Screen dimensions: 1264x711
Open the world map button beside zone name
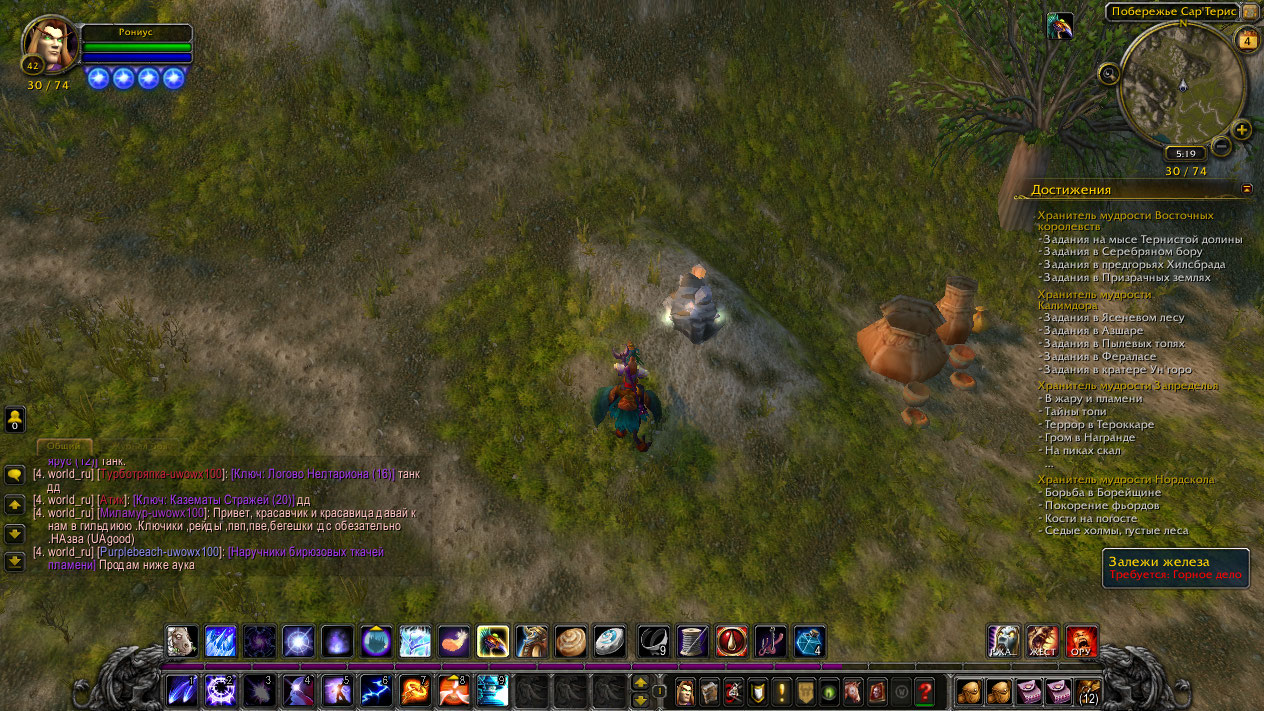tap(1249, 12)
